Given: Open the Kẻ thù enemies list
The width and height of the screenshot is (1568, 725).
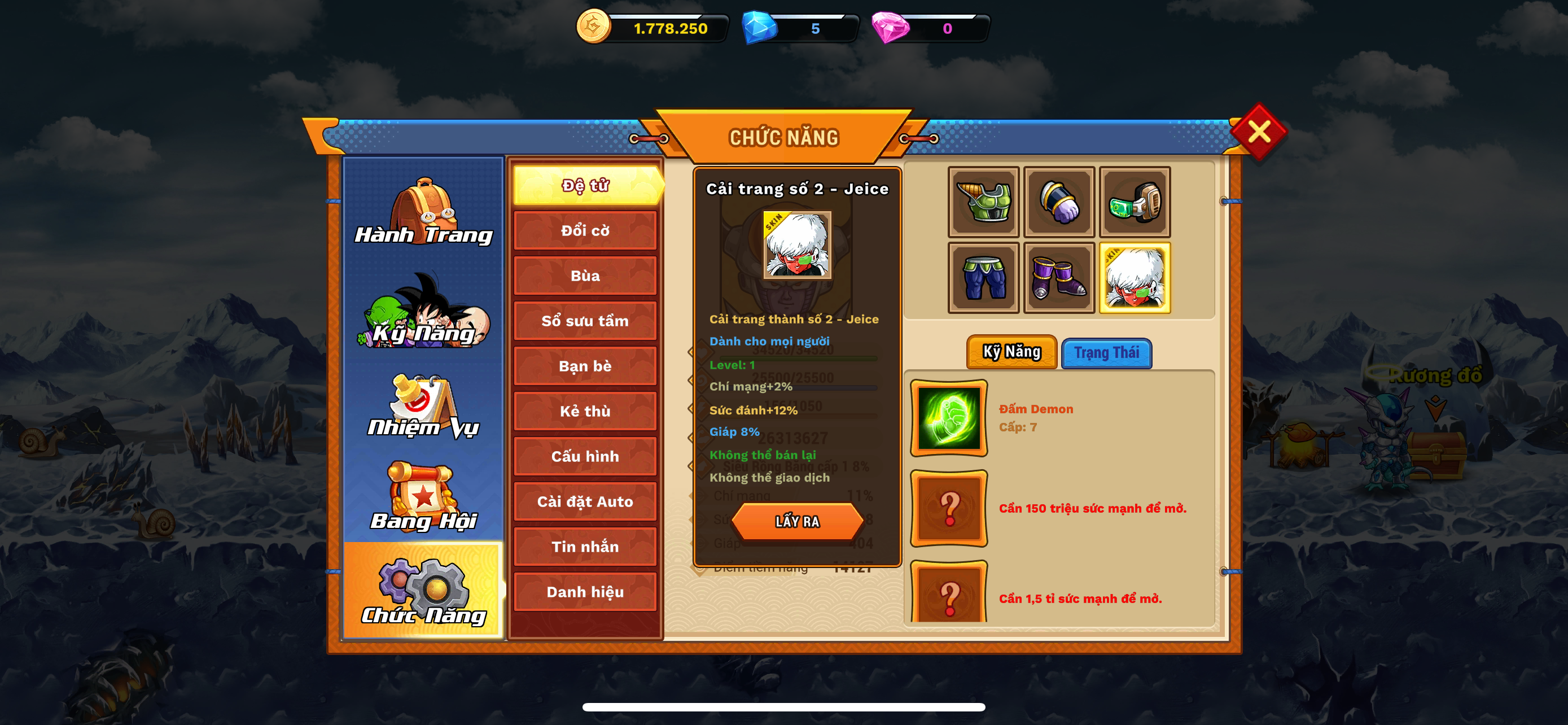Looking at the screenshot, I should pos(585,411).
